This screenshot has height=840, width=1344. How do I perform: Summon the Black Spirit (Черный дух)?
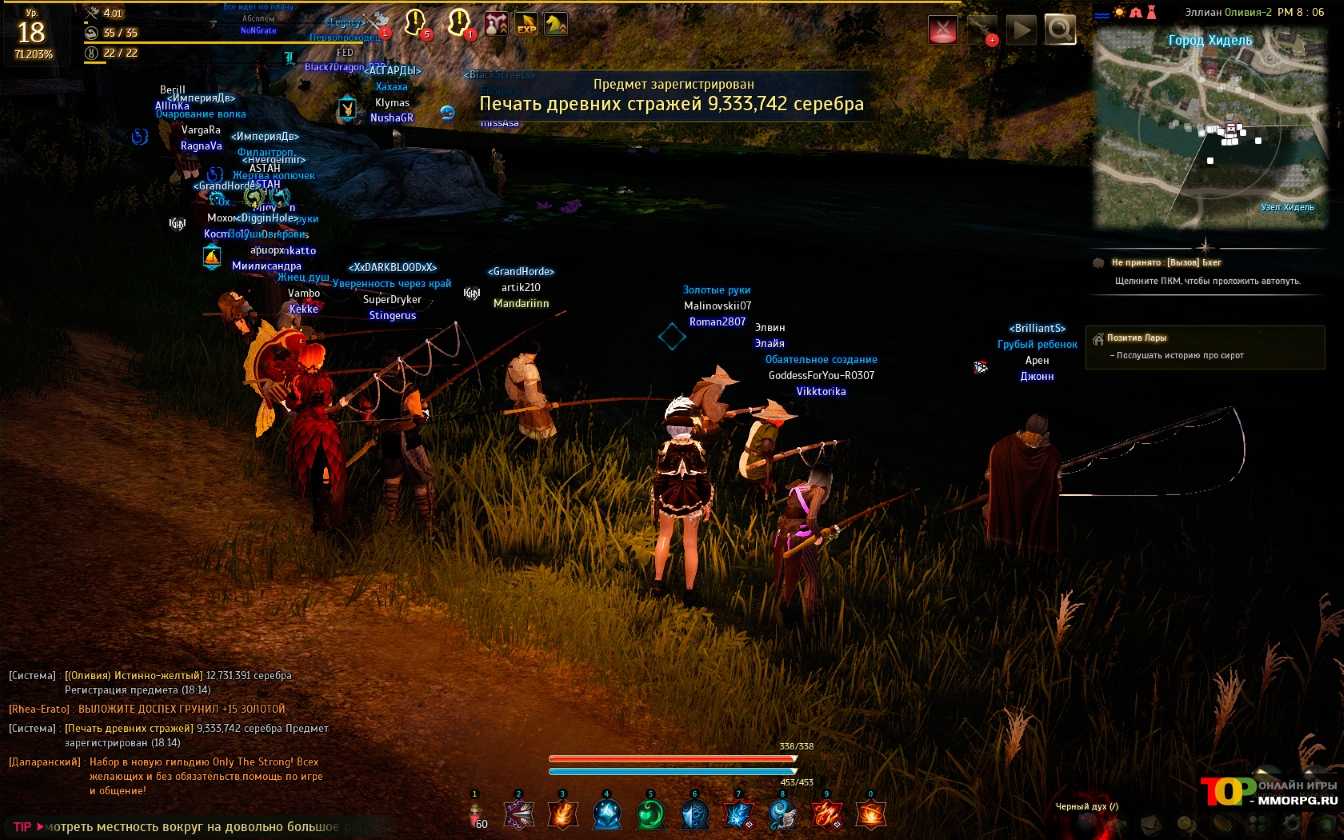[1088, 807]
